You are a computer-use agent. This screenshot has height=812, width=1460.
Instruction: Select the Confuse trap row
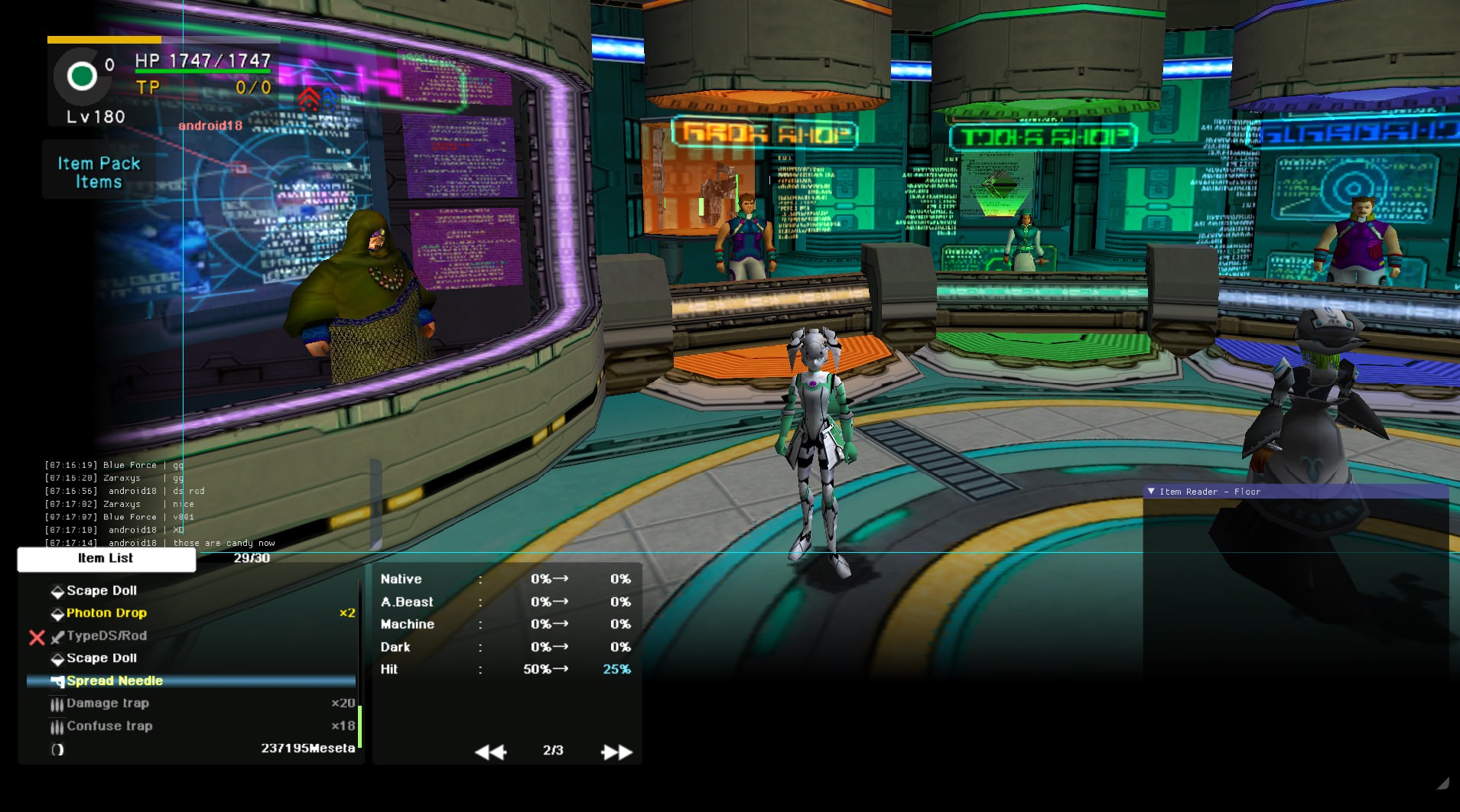tap(109, 726)
